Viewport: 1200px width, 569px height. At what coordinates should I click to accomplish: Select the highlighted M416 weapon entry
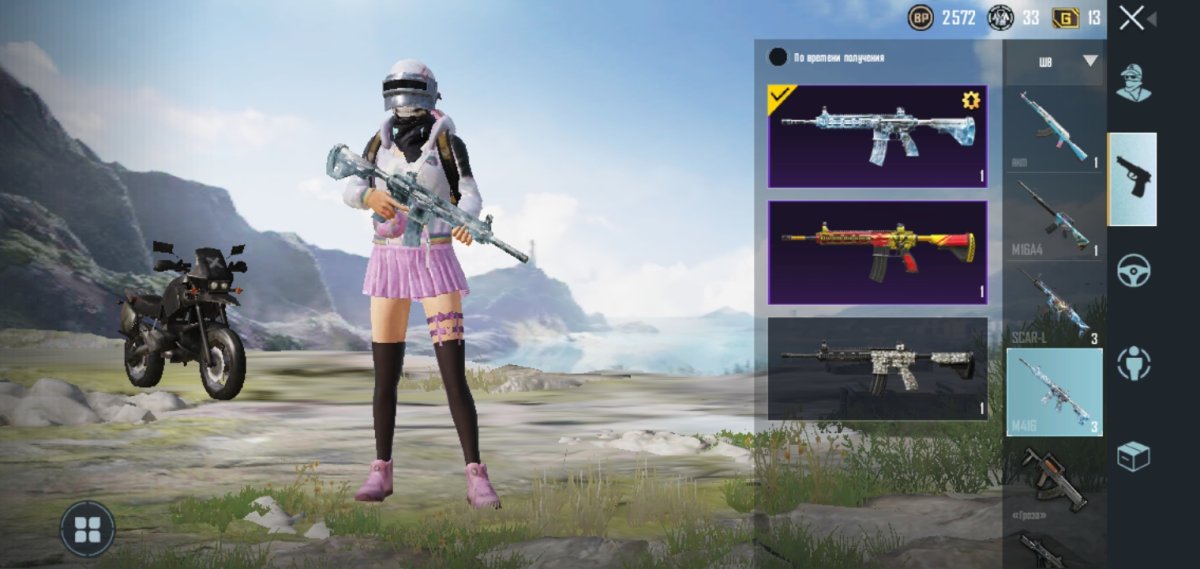(x=1054, y=392)
